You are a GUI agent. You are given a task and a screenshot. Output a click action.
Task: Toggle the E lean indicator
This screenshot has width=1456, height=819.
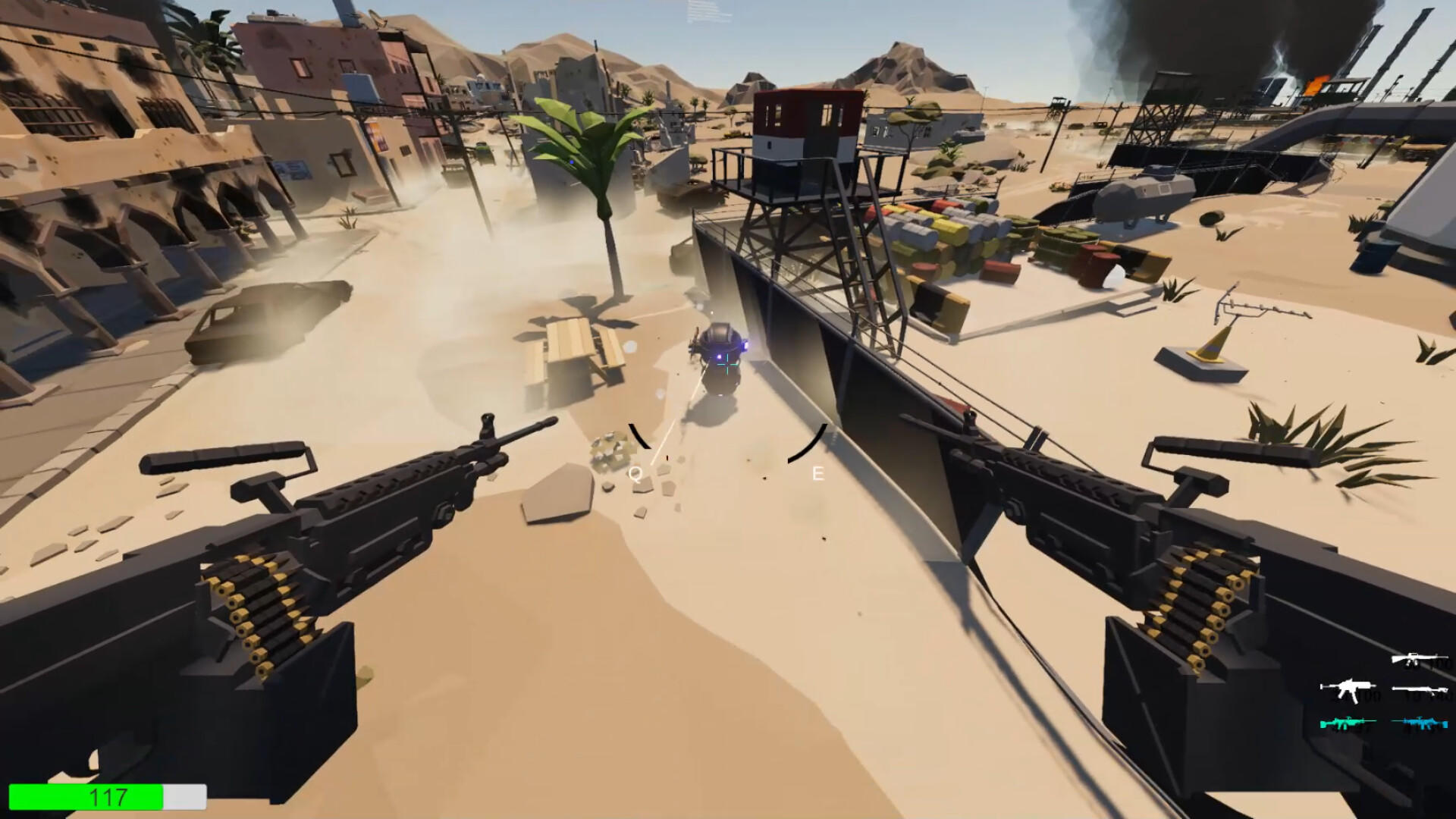coord(817,473)
